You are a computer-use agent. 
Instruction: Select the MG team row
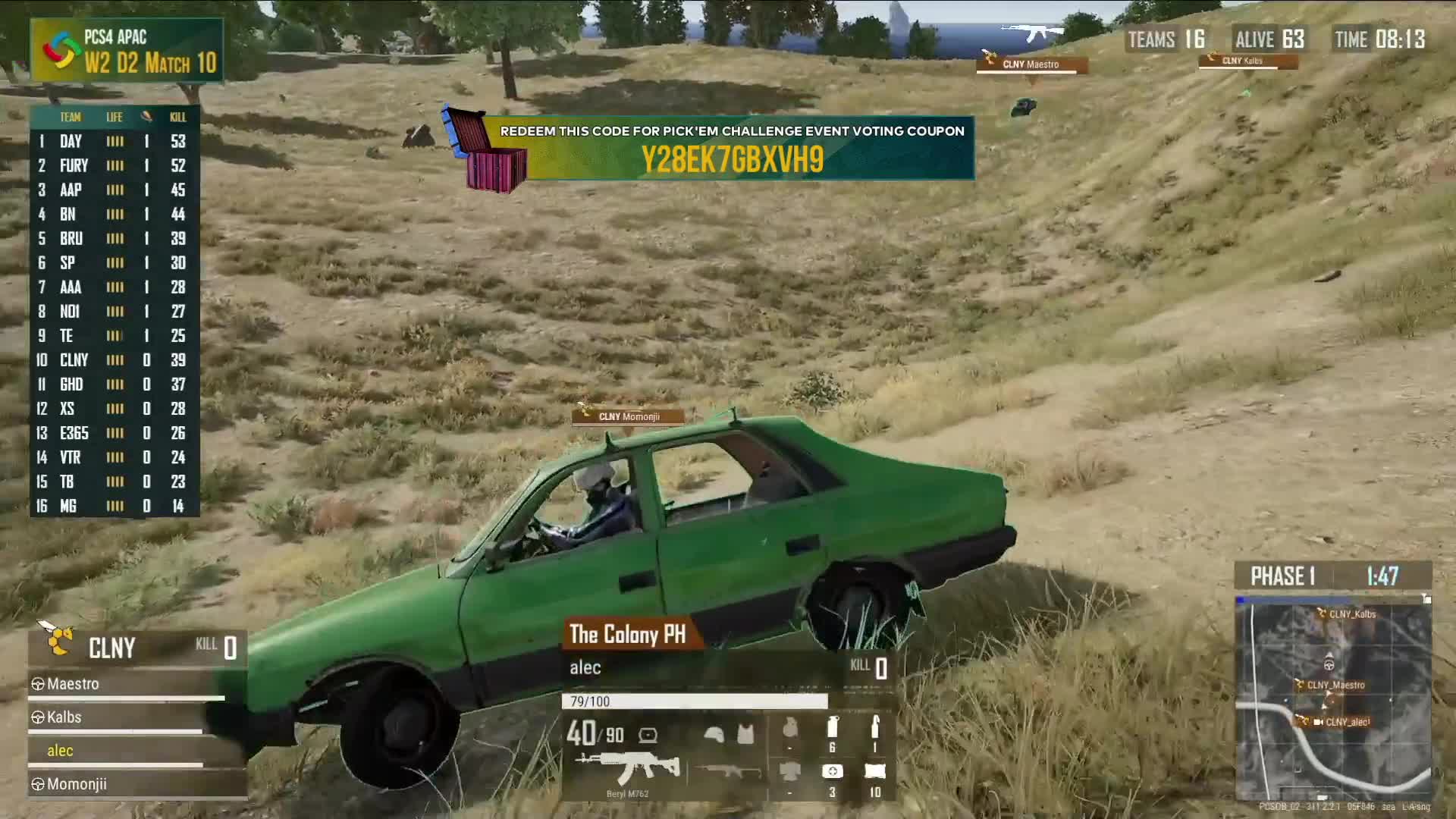click(114, 506)
